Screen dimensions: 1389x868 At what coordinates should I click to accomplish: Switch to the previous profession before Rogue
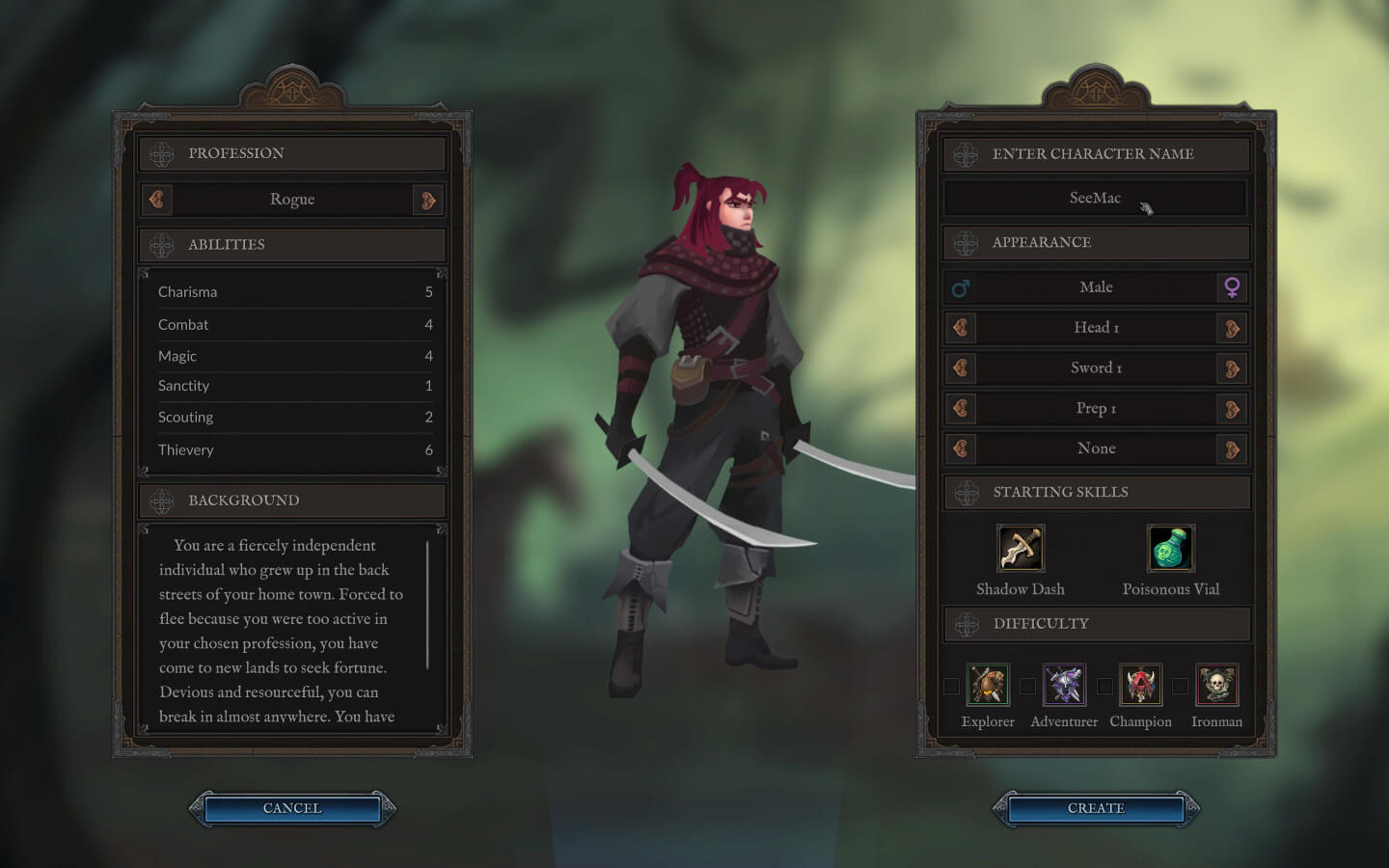pos(157,200)
